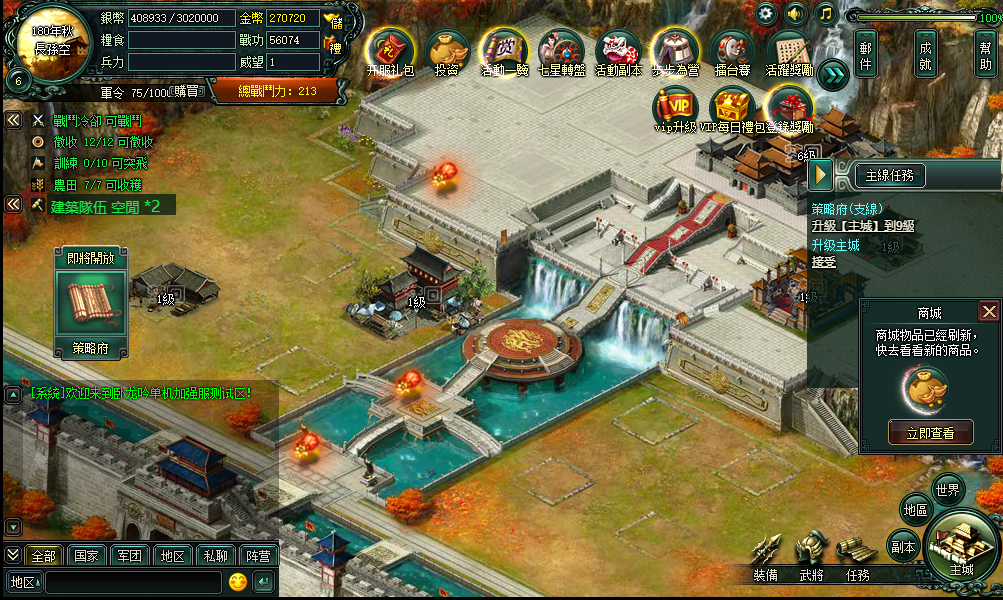Close the 商城 shop notification

(x=989, y=312)
